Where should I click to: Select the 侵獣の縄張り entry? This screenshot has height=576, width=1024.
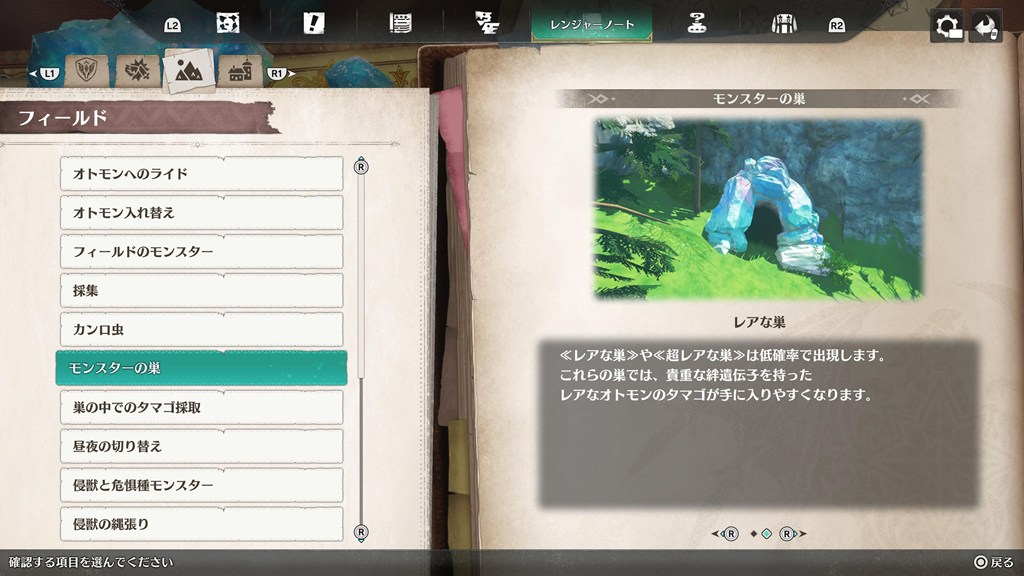pyautogui.click(x=200, y=524)
